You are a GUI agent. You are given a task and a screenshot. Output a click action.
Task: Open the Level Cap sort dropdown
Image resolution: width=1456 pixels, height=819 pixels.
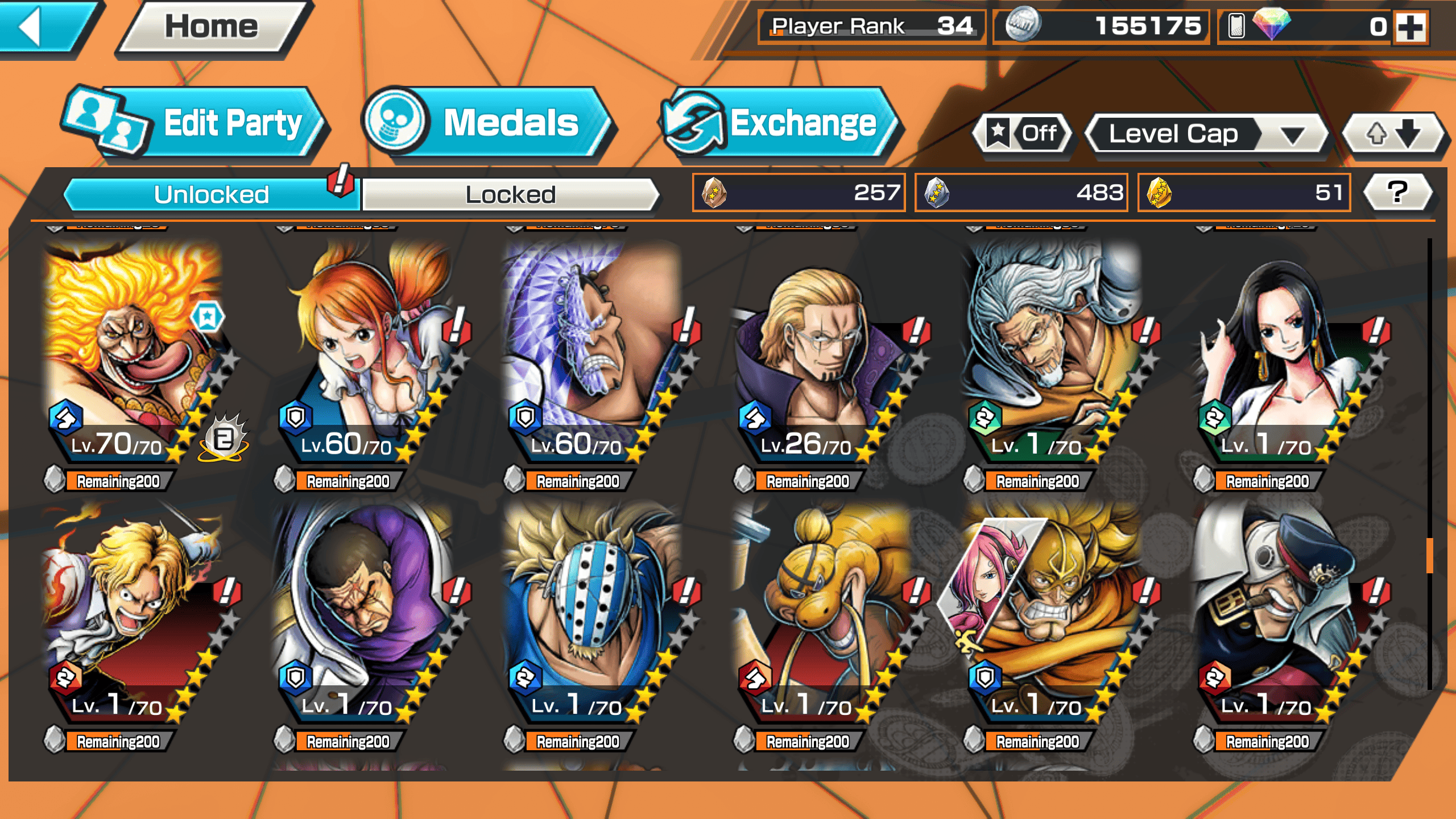coord(1206,134)
